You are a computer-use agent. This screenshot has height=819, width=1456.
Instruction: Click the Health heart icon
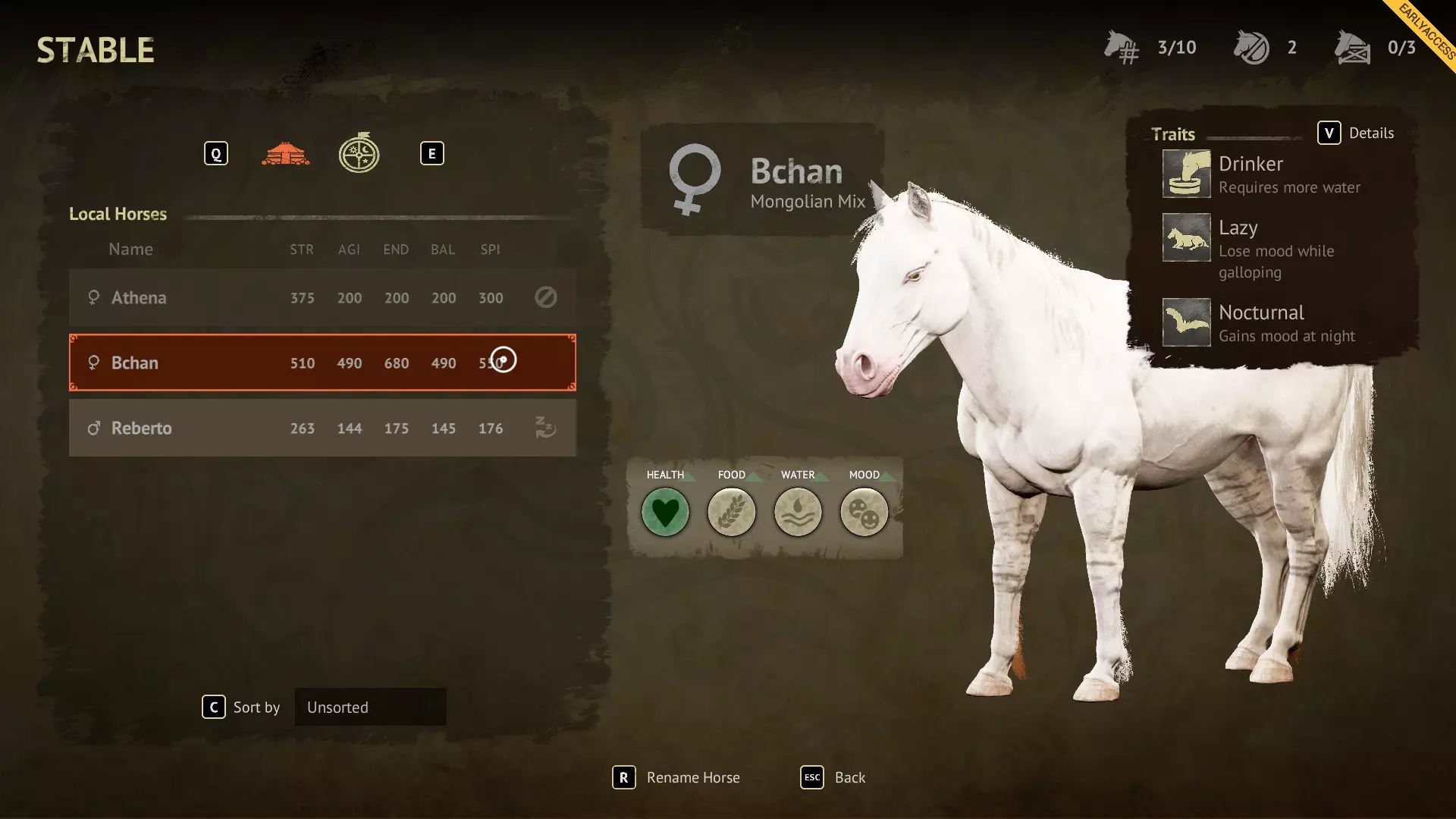pos(665,513)
